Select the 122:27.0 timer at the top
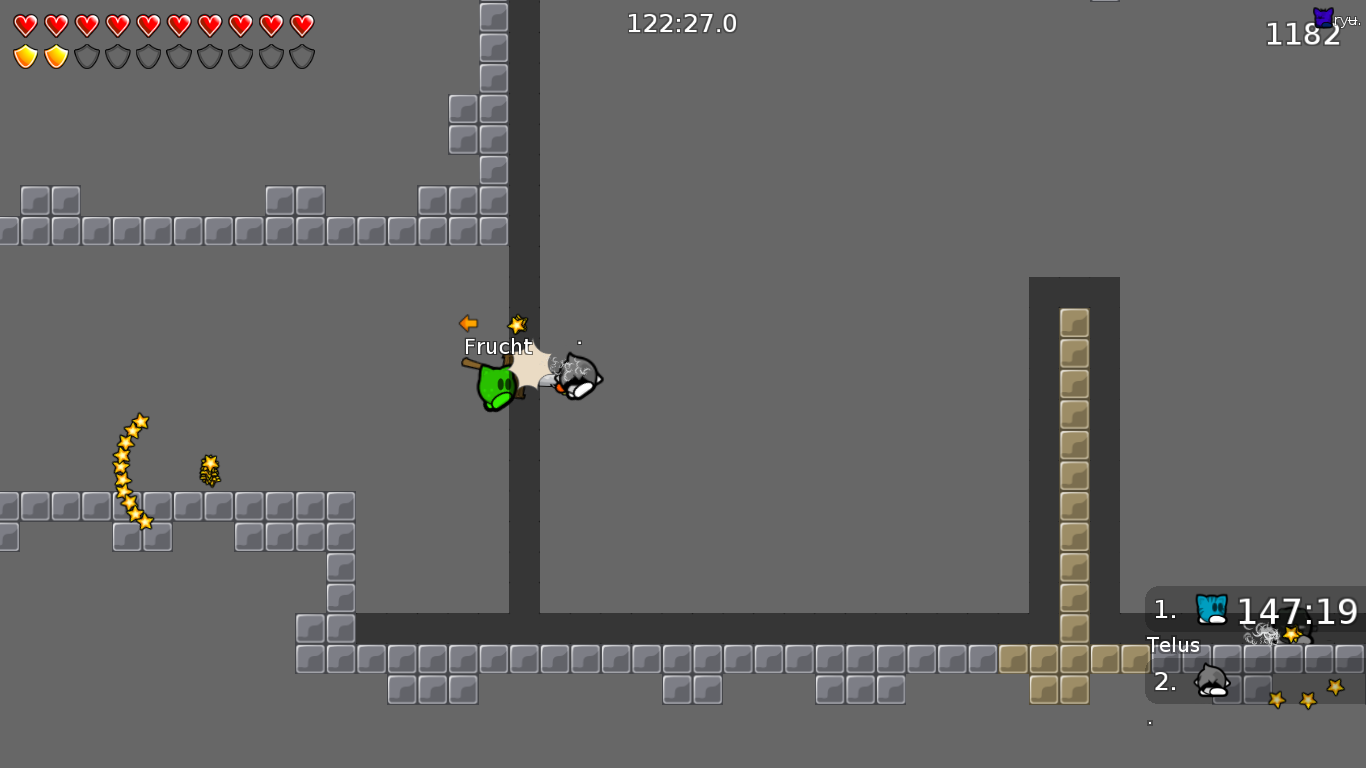 681,23
